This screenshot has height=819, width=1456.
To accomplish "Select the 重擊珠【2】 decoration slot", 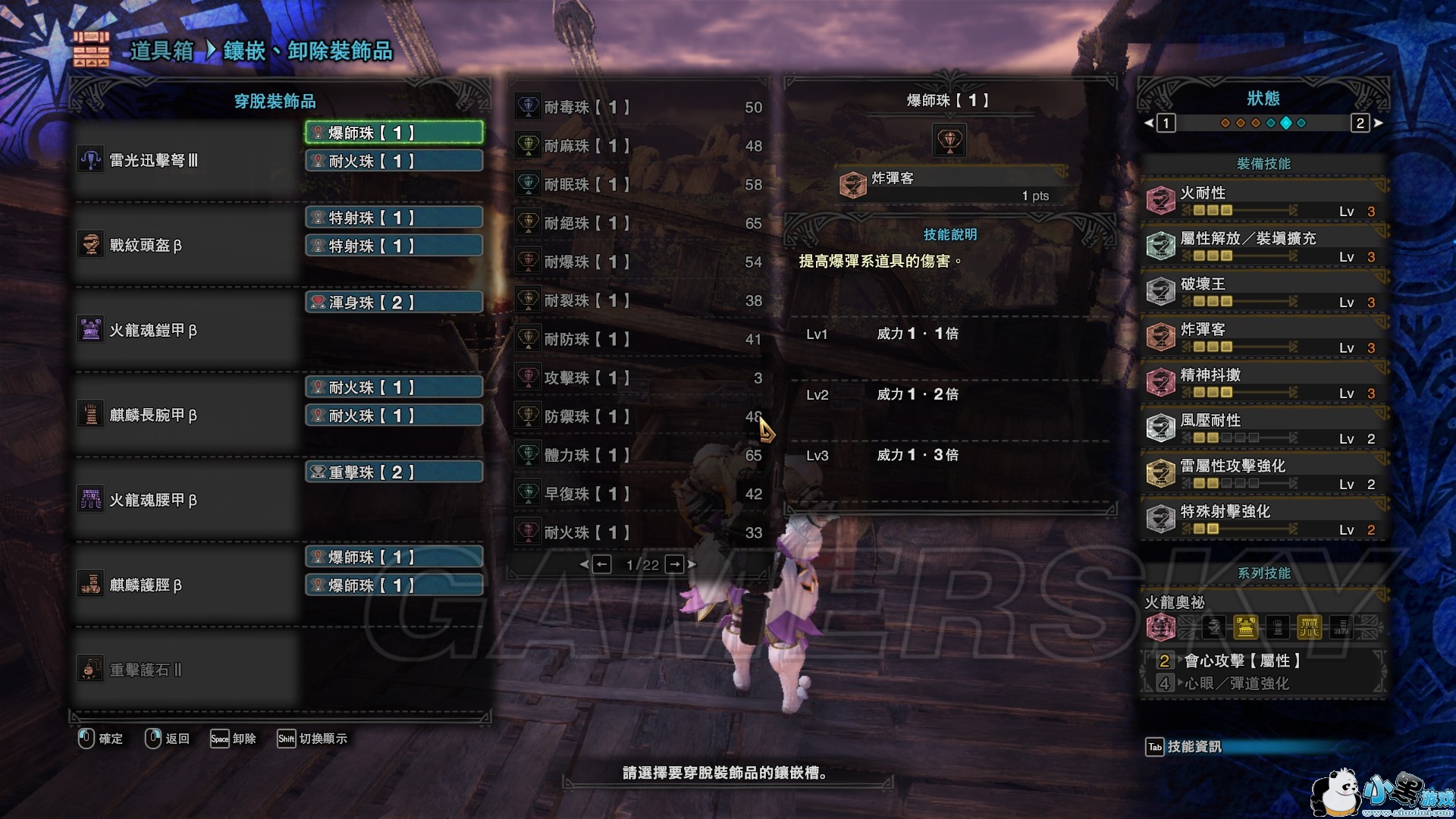I will pos(394,472).
